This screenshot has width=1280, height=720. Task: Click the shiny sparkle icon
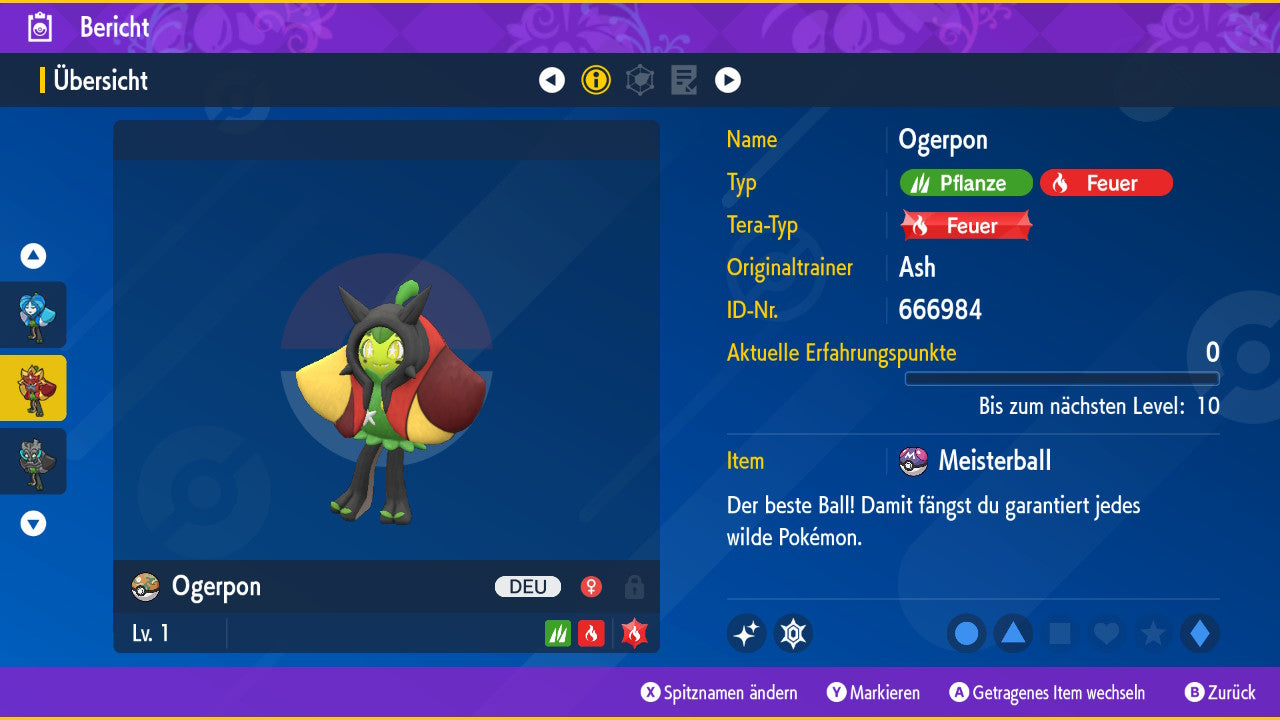click(746, 633)
